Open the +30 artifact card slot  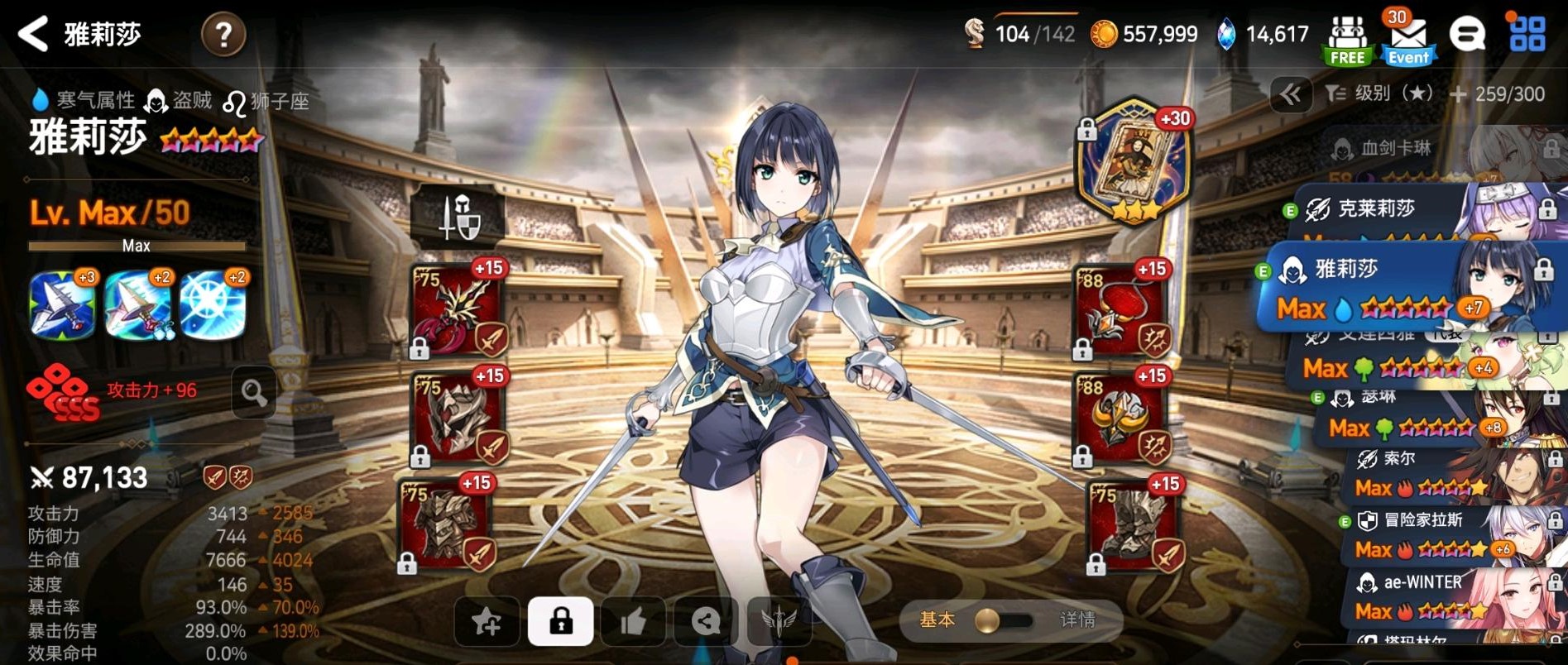1134,163
